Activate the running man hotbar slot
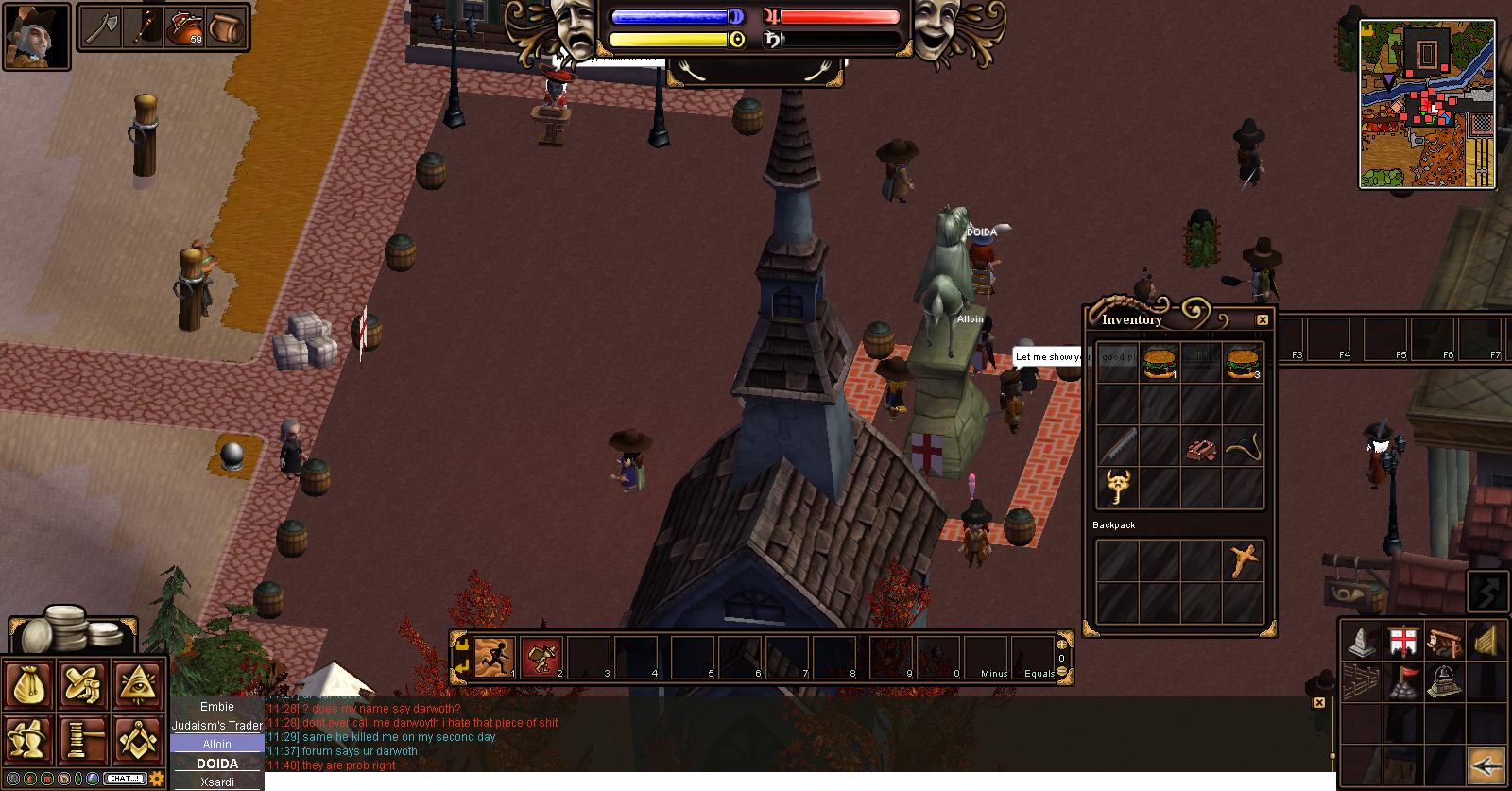The image size is (1512, 791). (493, 657)
